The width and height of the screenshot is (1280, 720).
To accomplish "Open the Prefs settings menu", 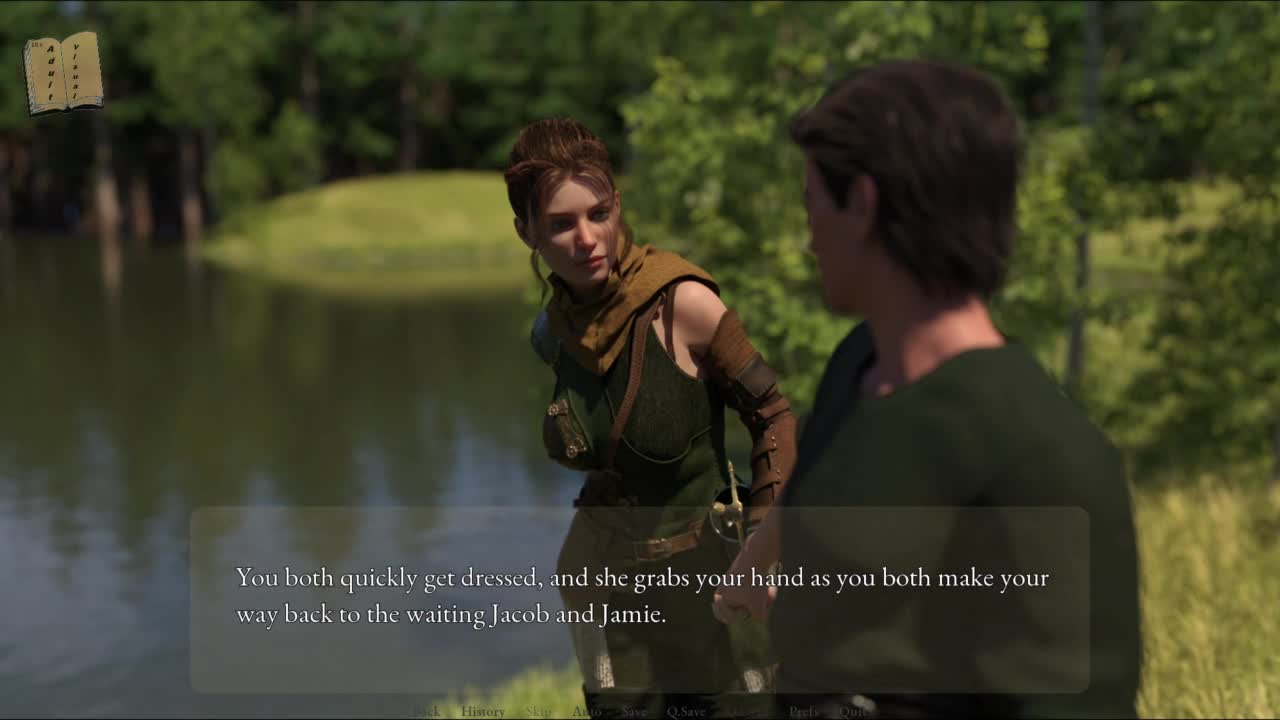I will point(804,712).
